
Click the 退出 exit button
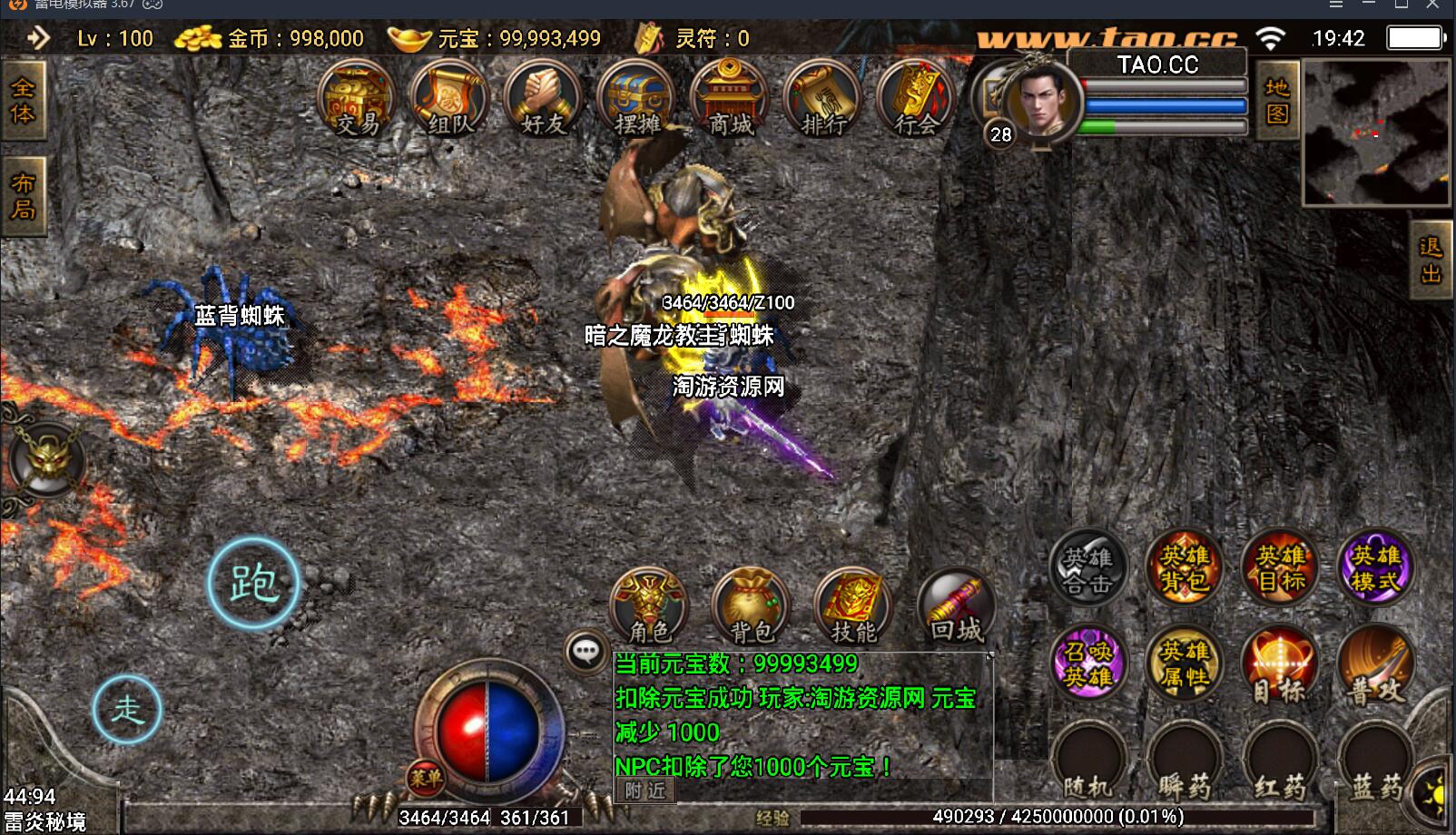pyautogui.click(x=1431, y=260)
